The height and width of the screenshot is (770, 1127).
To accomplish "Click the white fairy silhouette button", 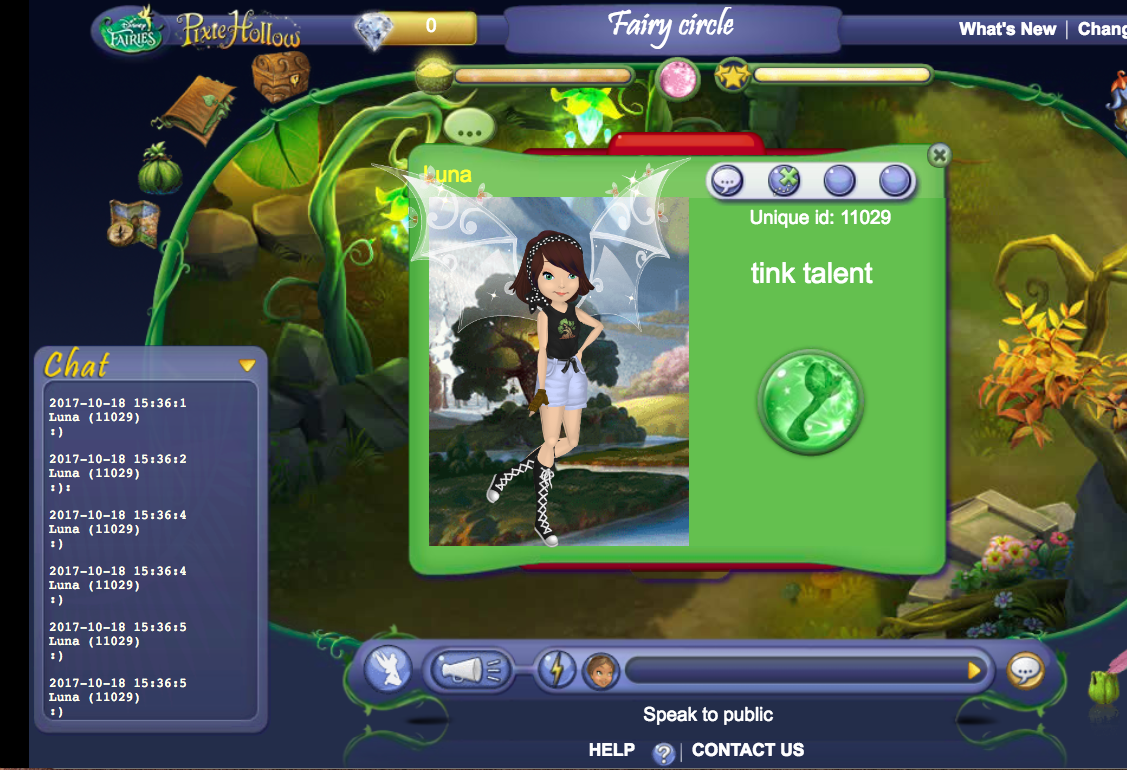I will (x=387, y=669).
